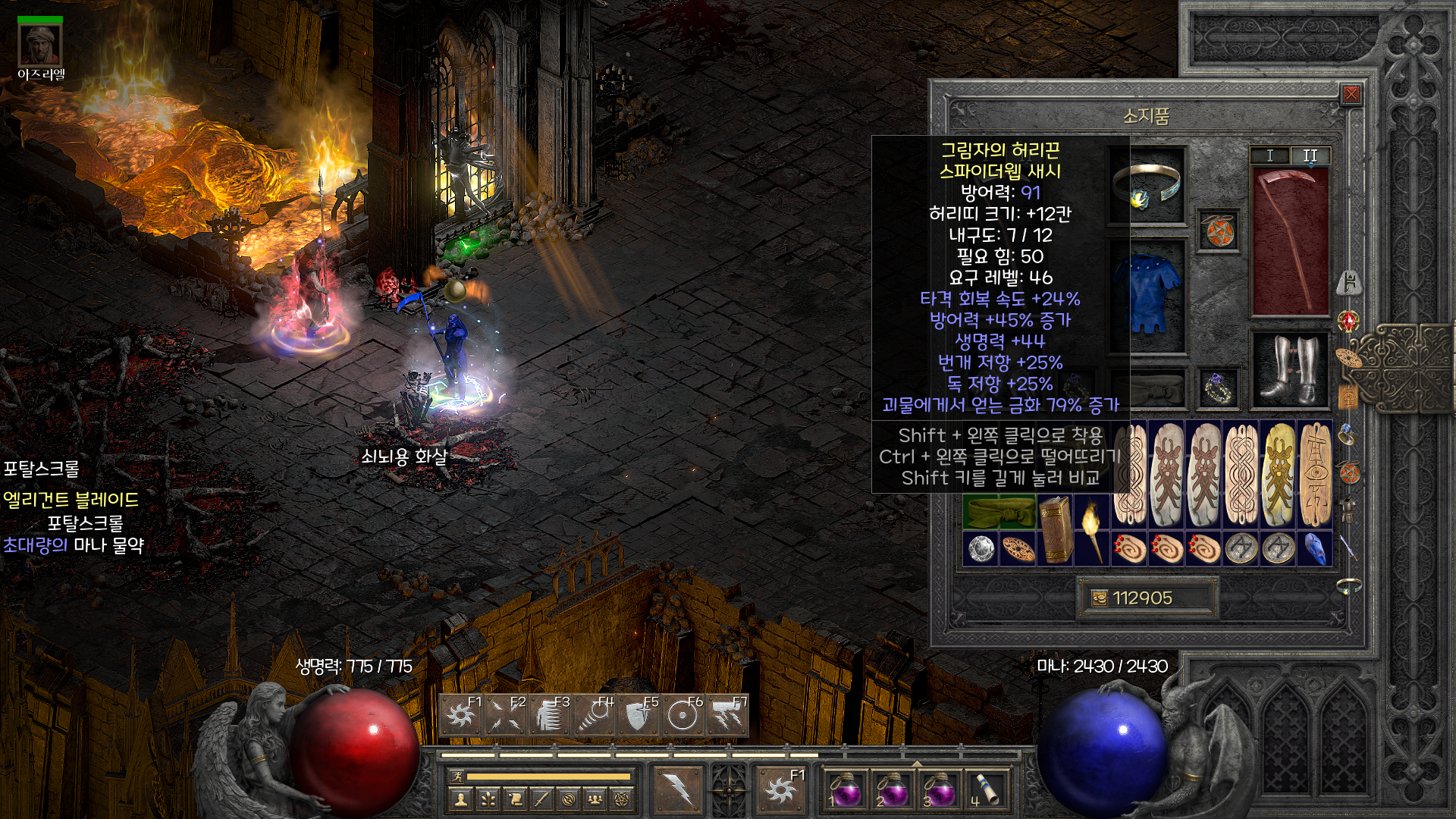This screenshot has width=1456, height=819.
Task: Select the brown tome in inventory
Action: coord(1055,529)
